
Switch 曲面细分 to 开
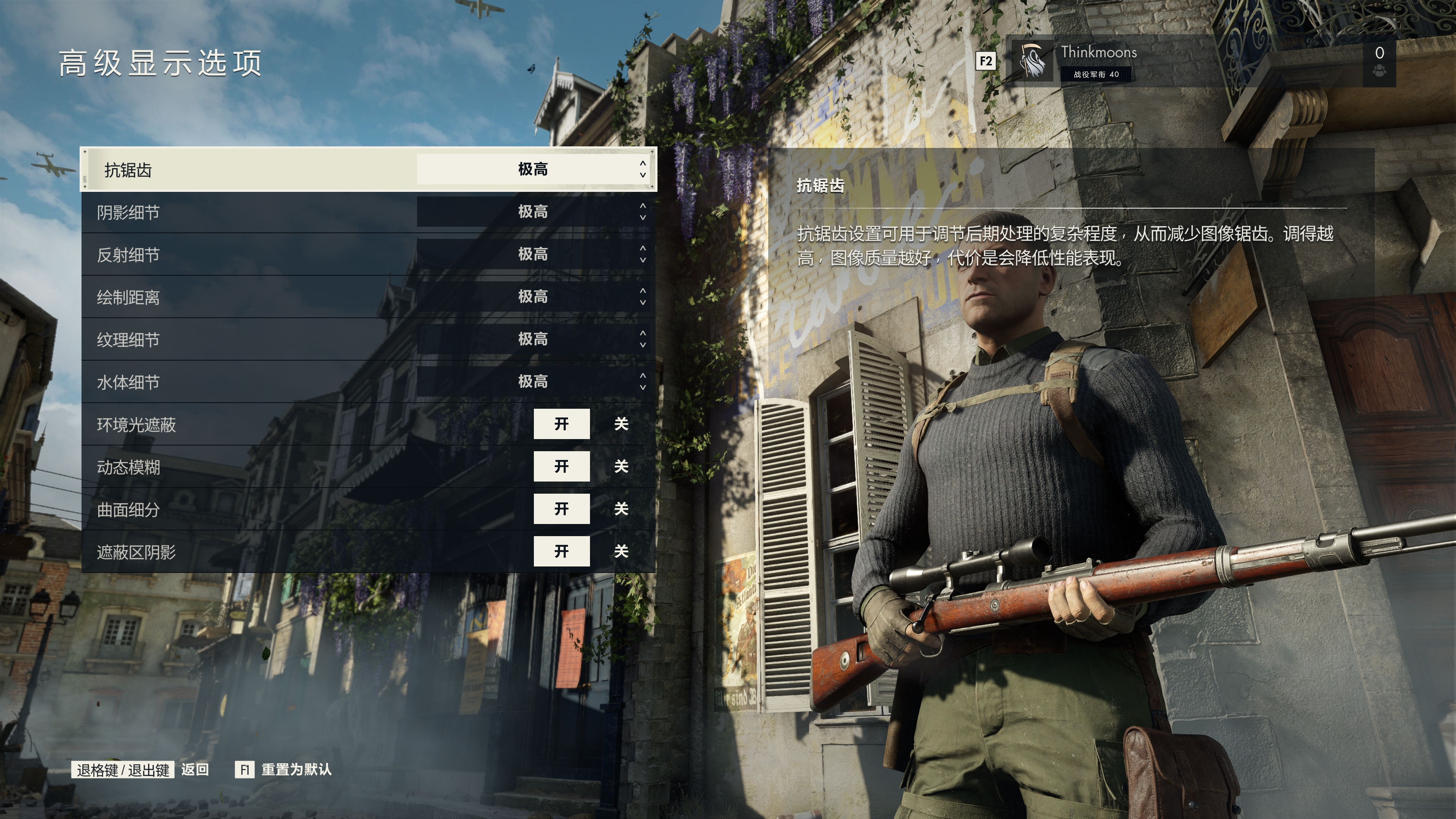coord(561,509)
